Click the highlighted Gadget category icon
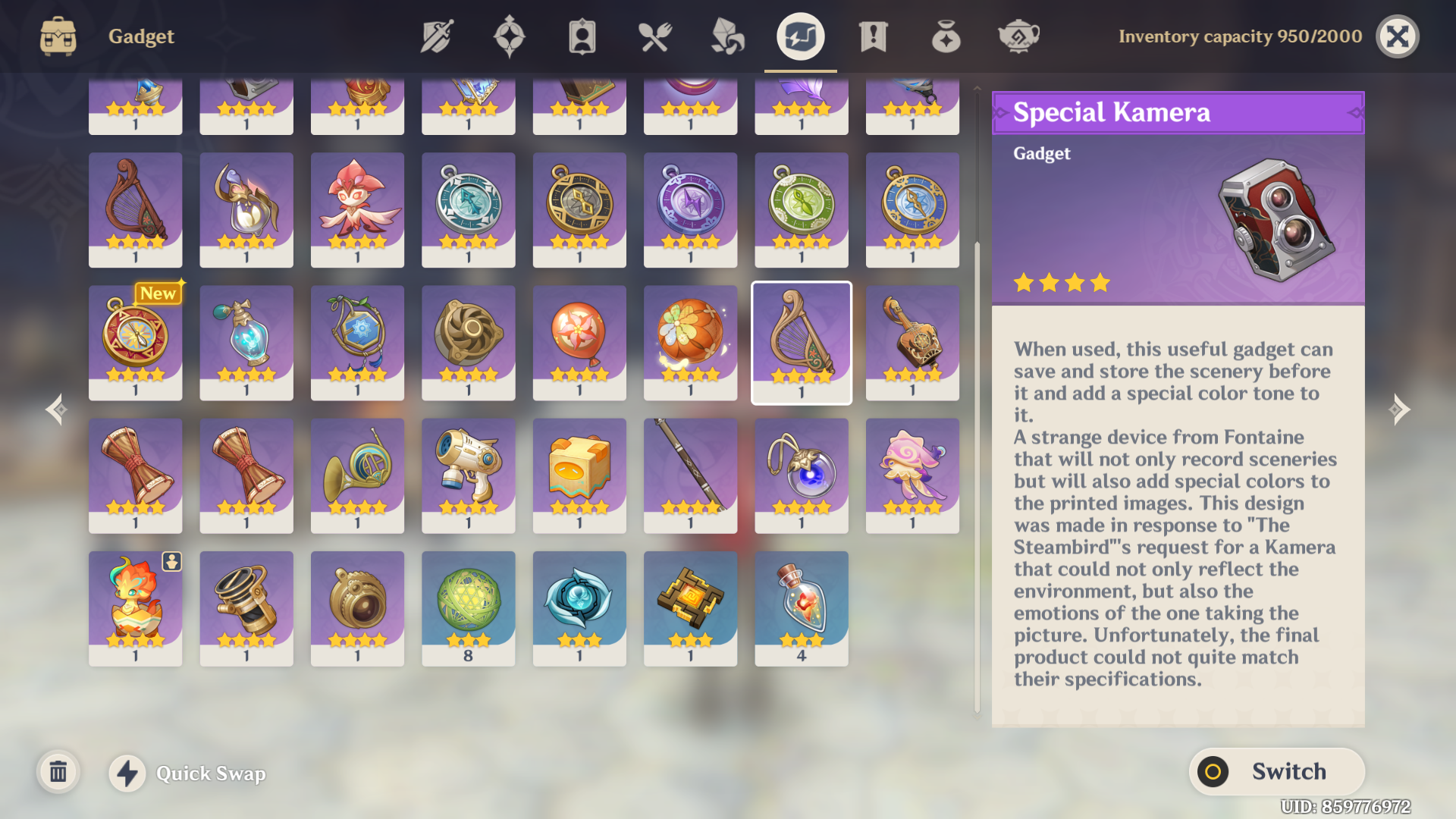The height and width of the screenshot is (819, 1456). pyautogui.click(x=800, y=35)
